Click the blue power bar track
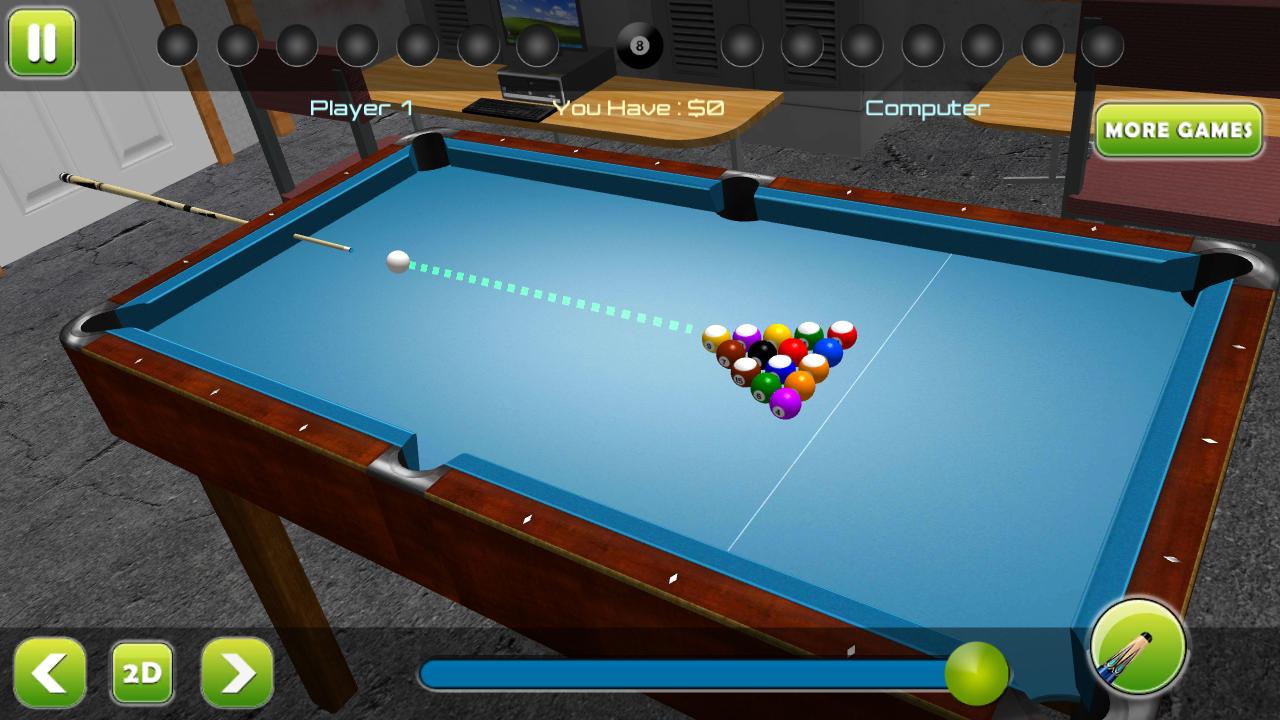The image size is (1280, 720). pos(690,672)
